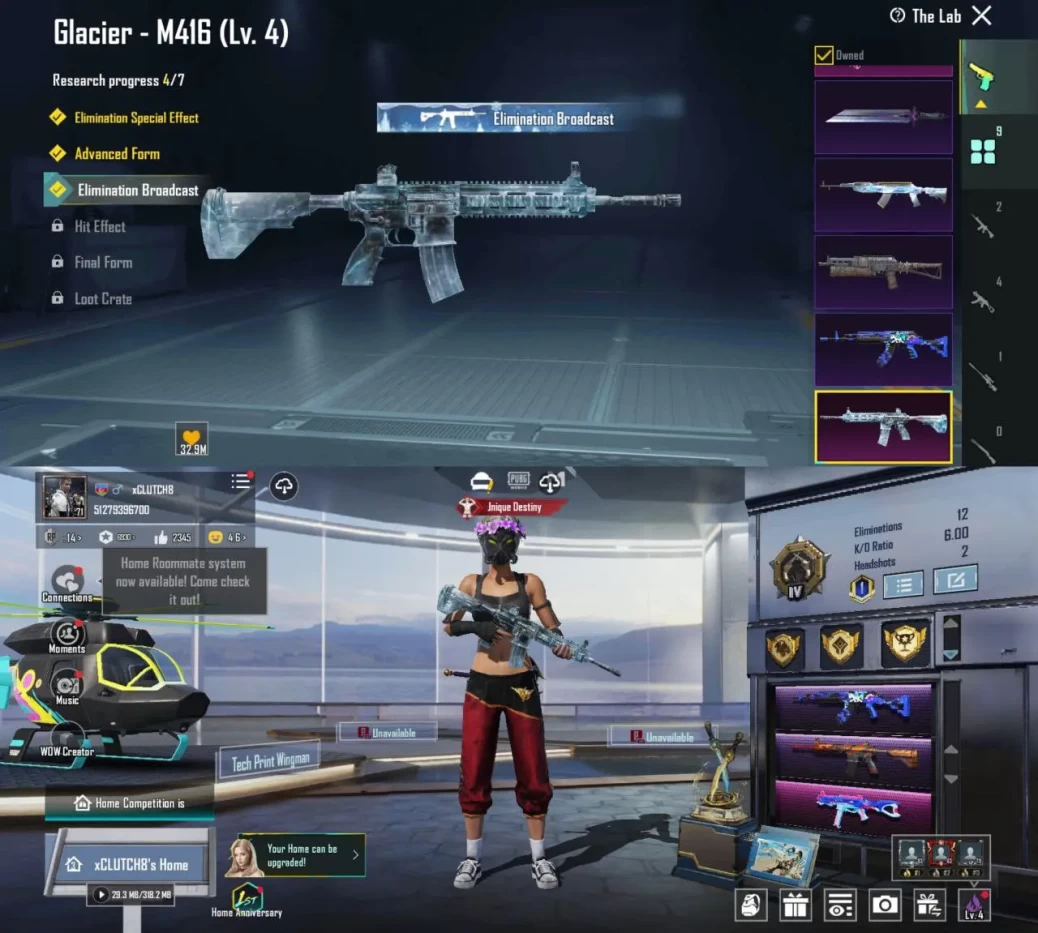Close The Lab screen

[x=982, y=15]
